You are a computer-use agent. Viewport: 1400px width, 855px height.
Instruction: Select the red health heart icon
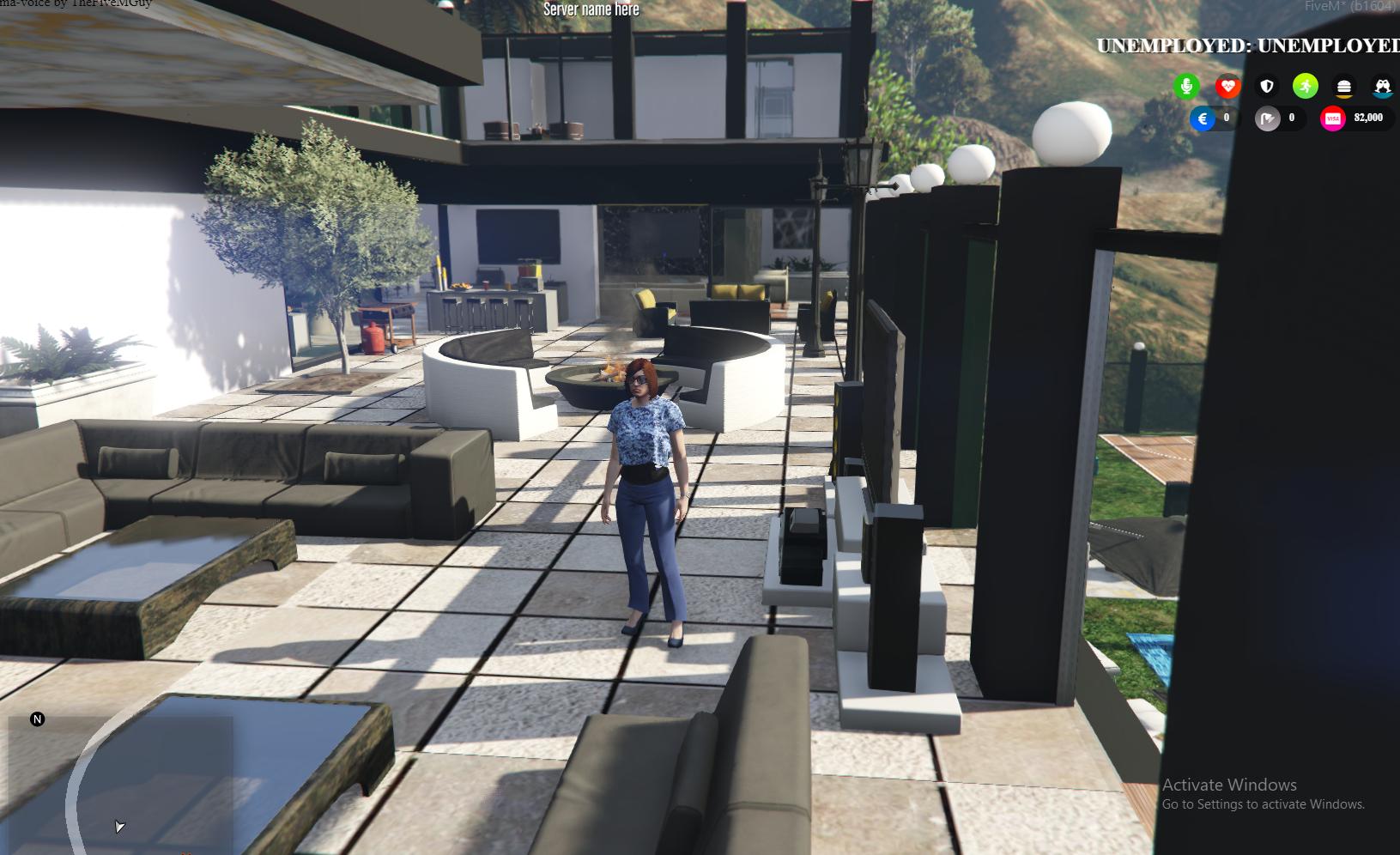click(x=1228, y=86)
